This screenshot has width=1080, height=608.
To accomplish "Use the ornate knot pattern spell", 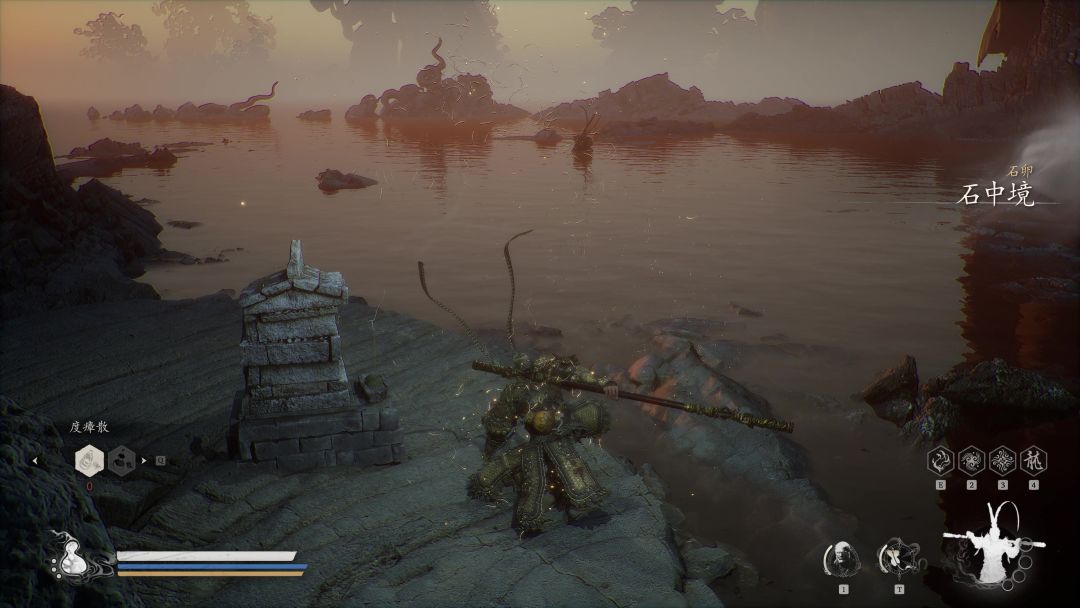I will click(1002, 460).
